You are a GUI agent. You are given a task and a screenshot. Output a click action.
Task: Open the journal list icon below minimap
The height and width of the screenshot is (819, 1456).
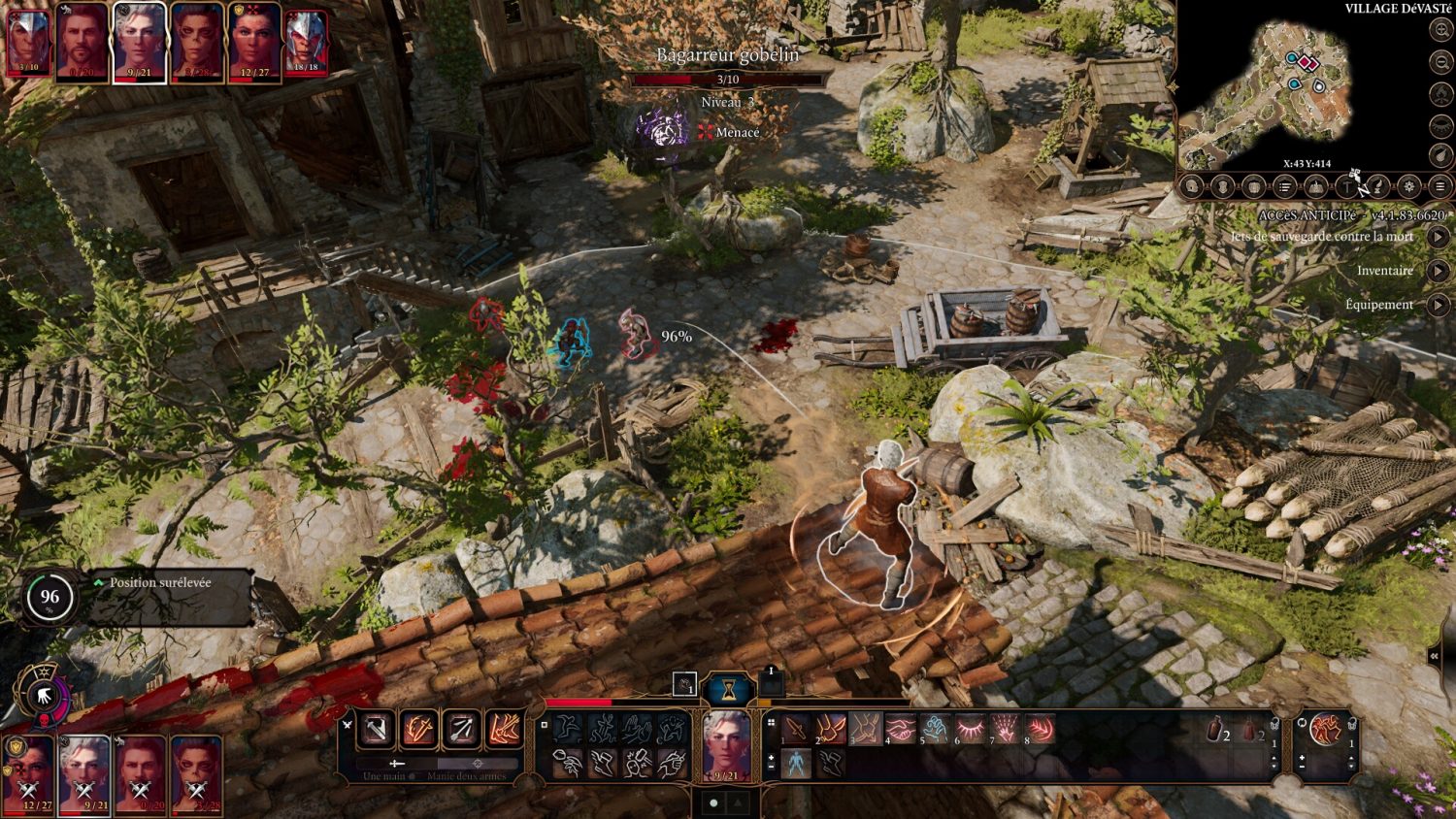tap(1285, 186)
